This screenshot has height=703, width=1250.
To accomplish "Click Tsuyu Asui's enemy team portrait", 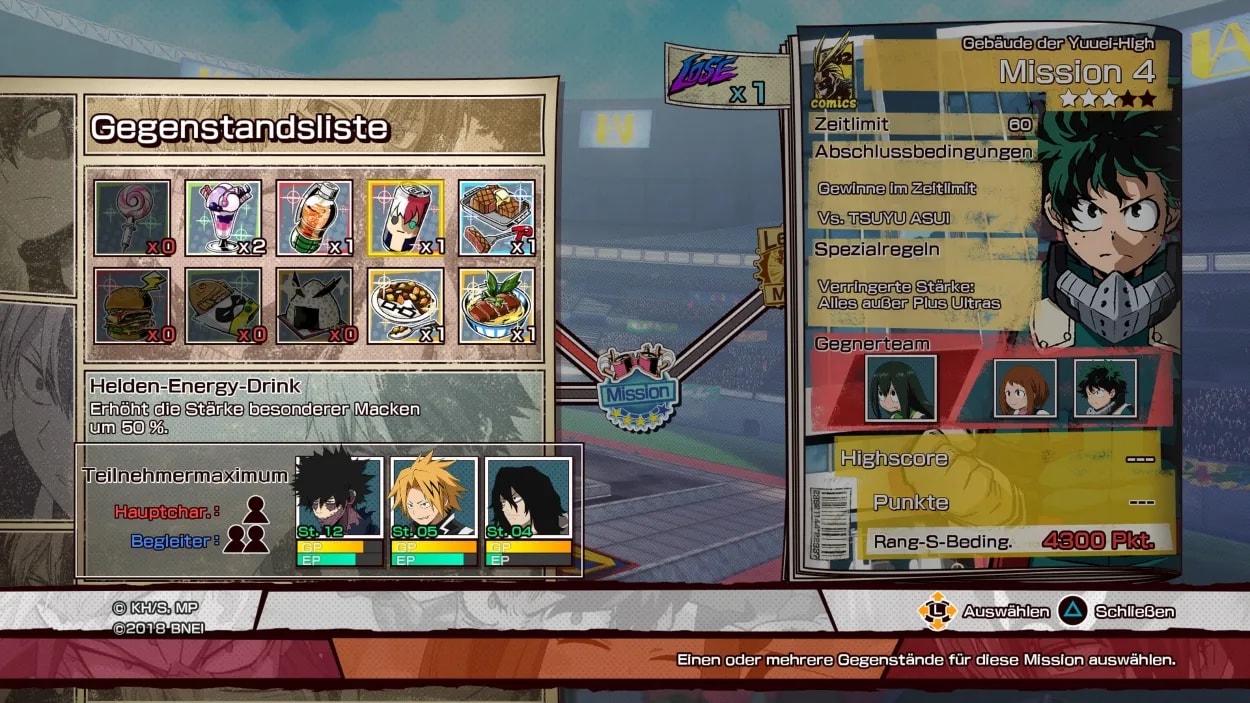I will click(x=900, y=388).
